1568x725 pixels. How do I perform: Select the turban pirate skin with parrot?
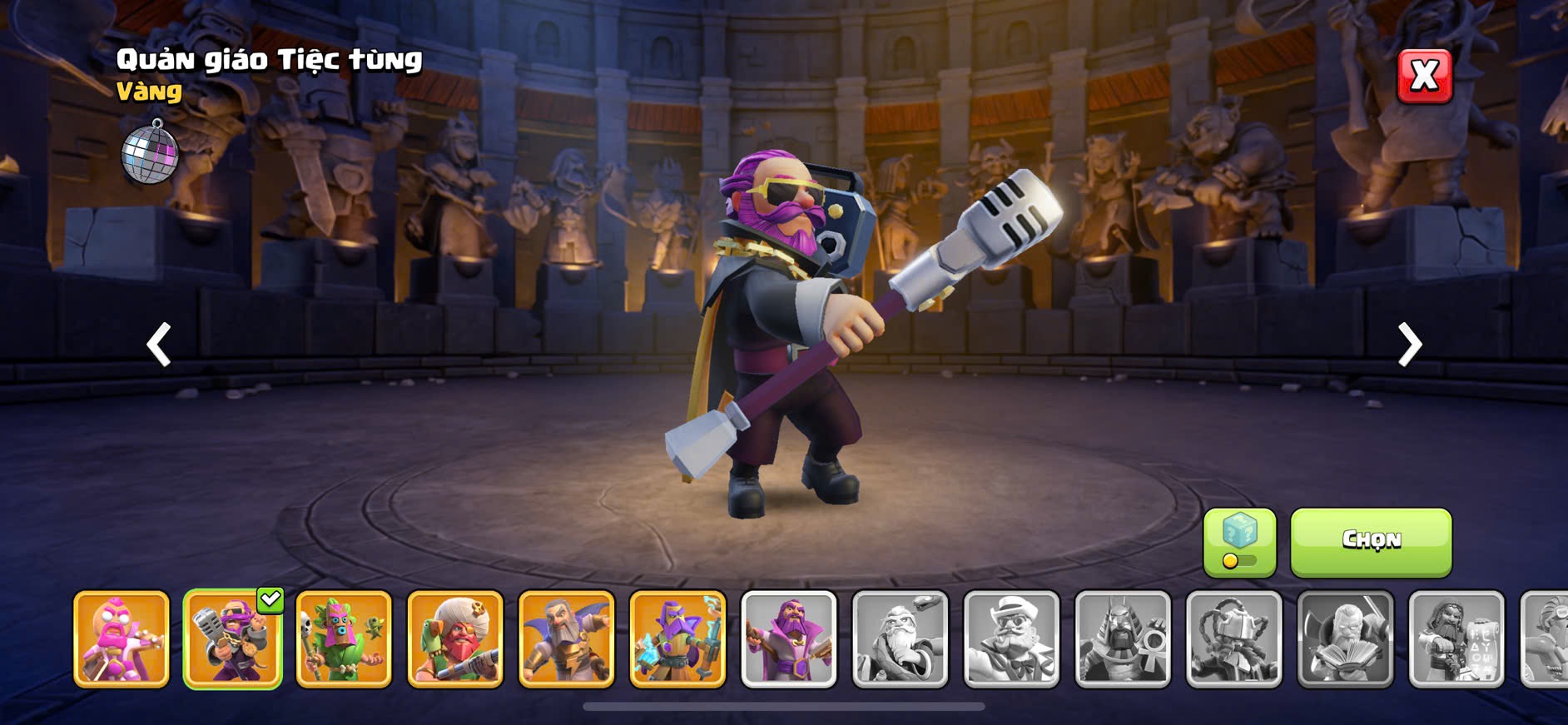[x=455, y=639]
